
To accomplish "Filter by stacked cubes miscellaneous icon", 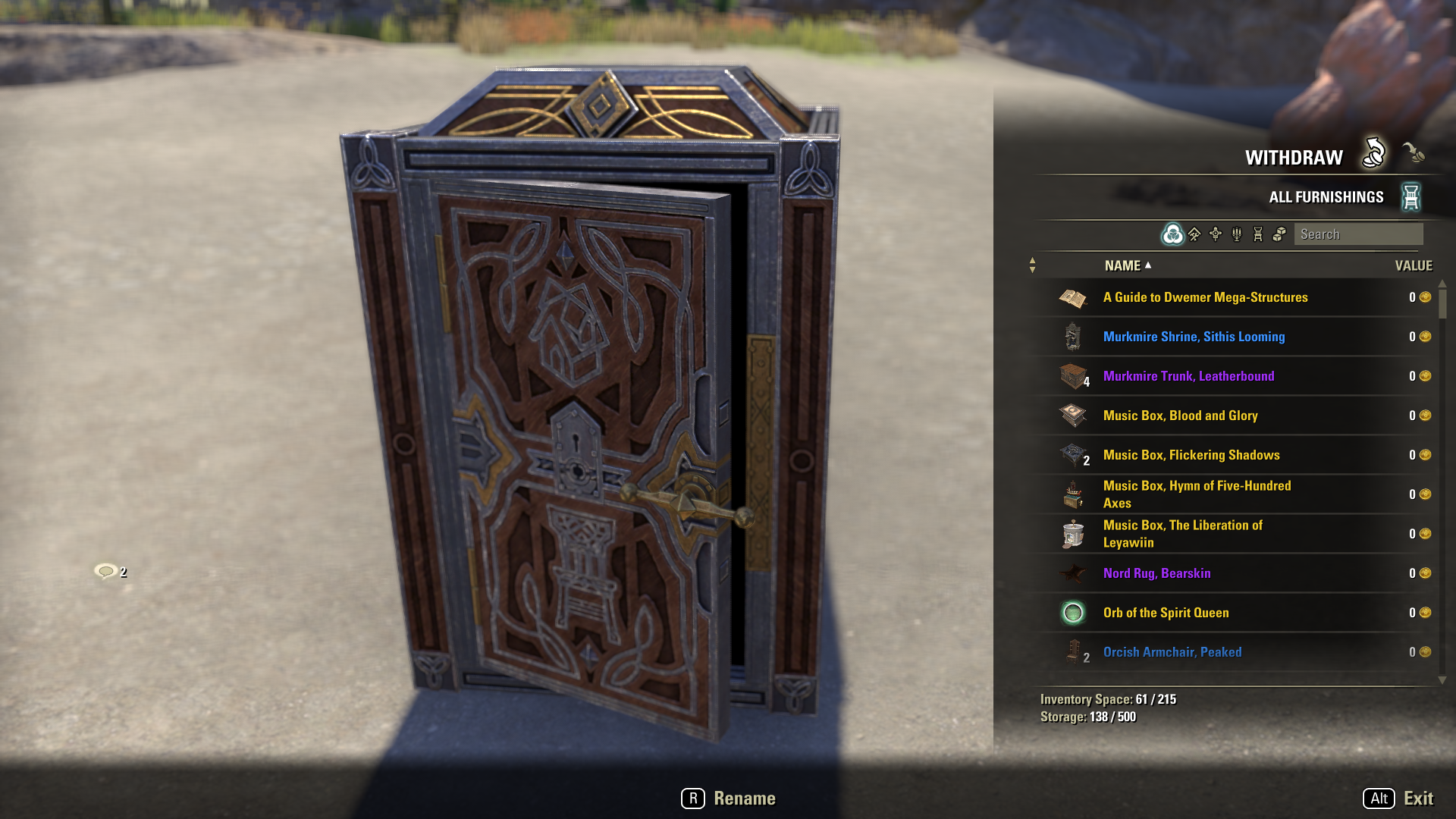I will point(1279,234).
